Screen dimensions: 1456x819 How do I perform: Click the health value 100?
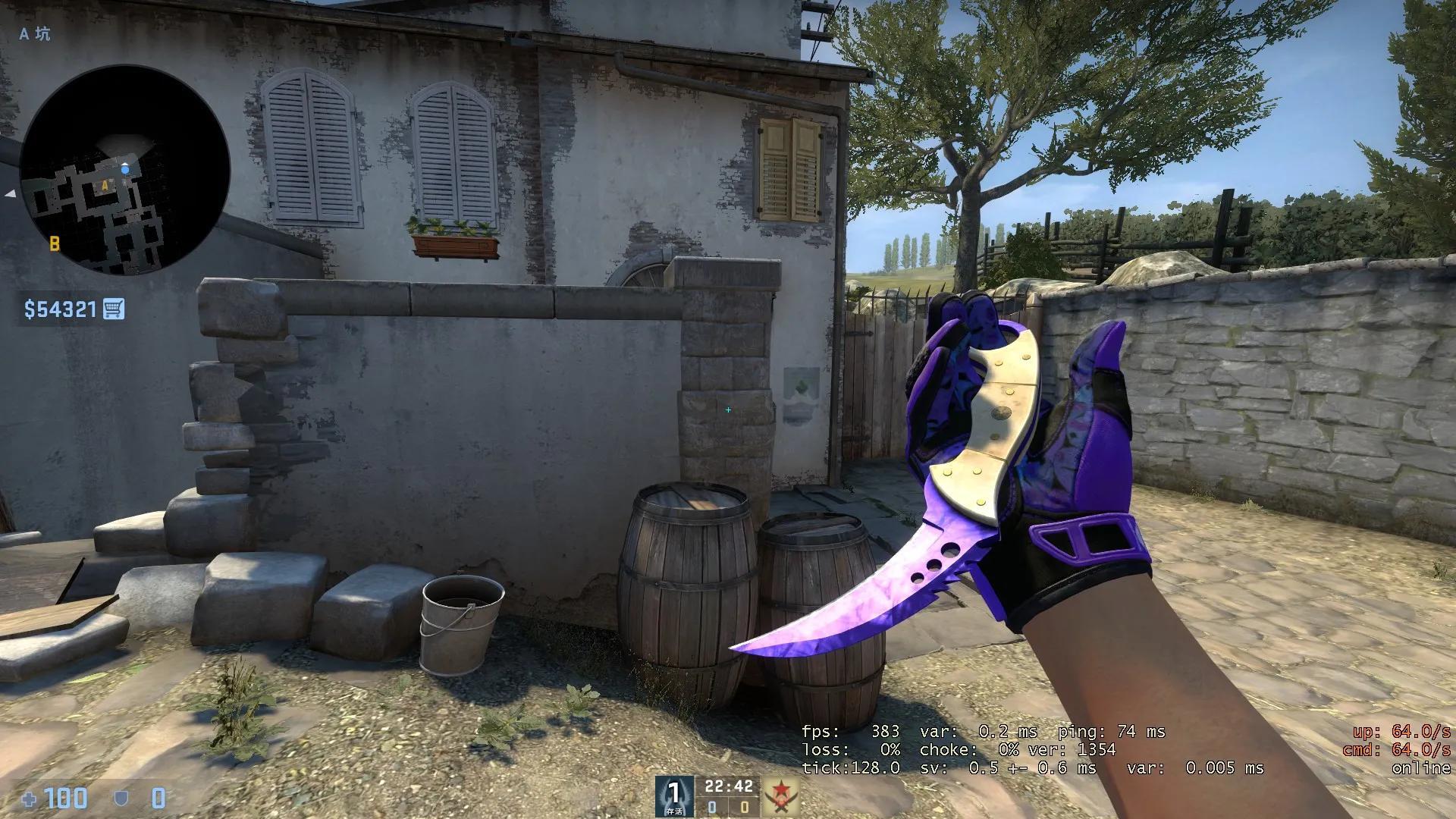coord(67,798)
